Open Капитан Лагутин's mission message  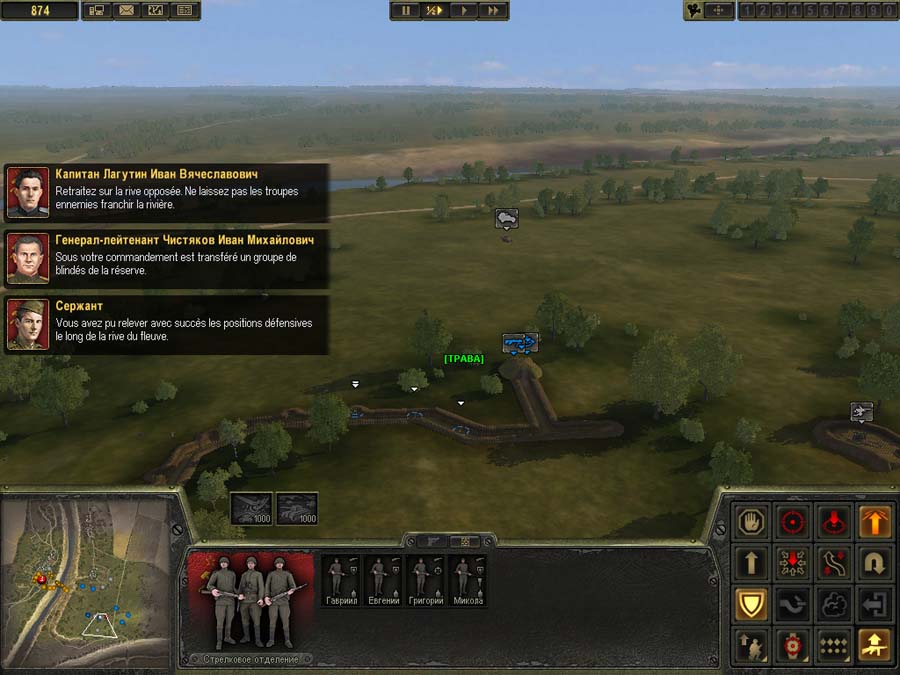click(167, 192)
